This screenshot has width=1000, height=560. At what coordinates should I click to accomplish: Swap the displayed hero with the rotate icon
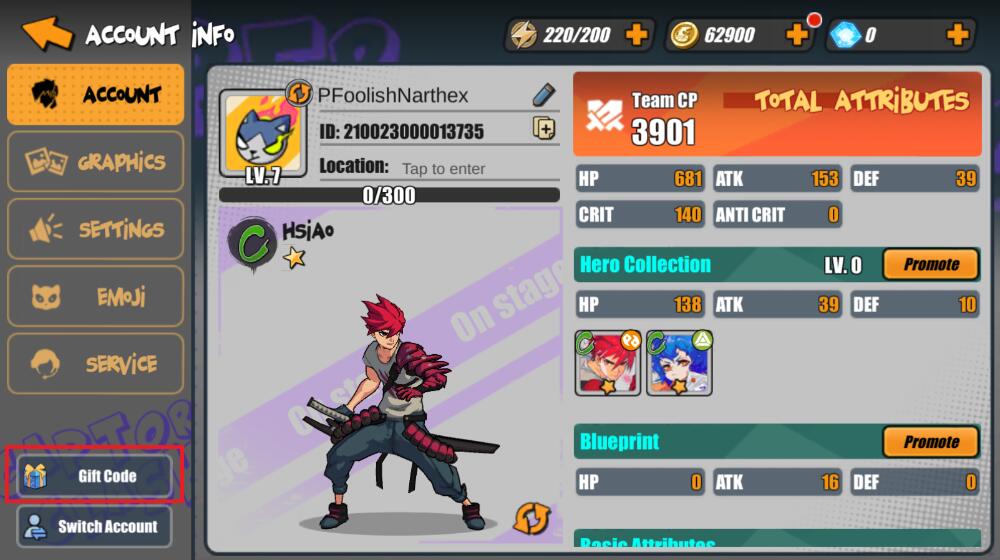tap(531, 518)
